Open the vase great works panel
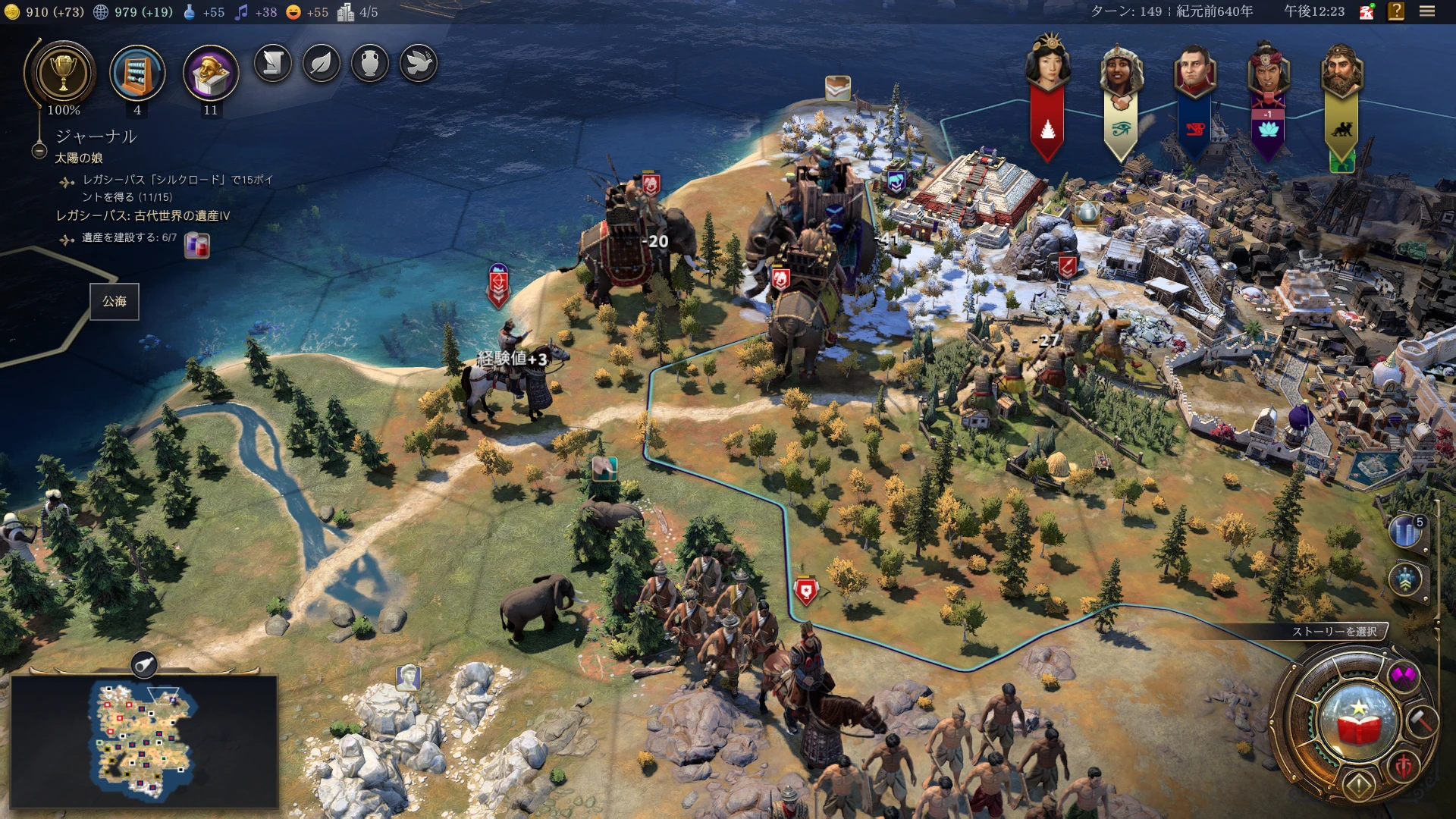Viewport: 1456px width, 819px height. click(x=370, y=64)
